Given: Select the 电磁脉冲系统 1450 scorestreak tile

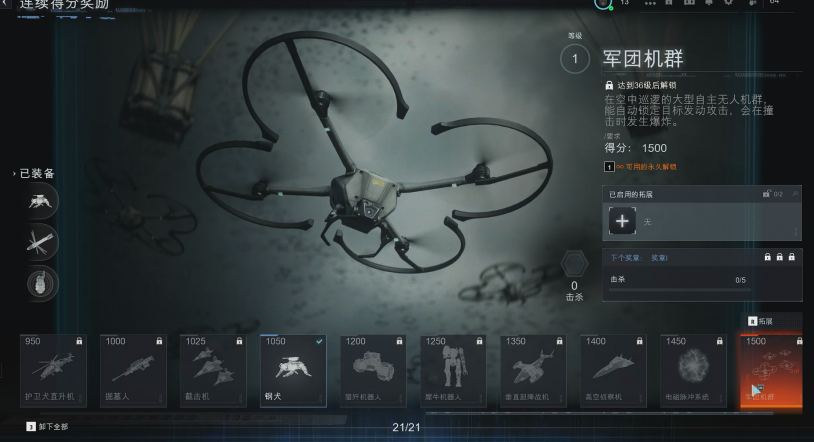Looking at the screenshot, I should [693, 370].
